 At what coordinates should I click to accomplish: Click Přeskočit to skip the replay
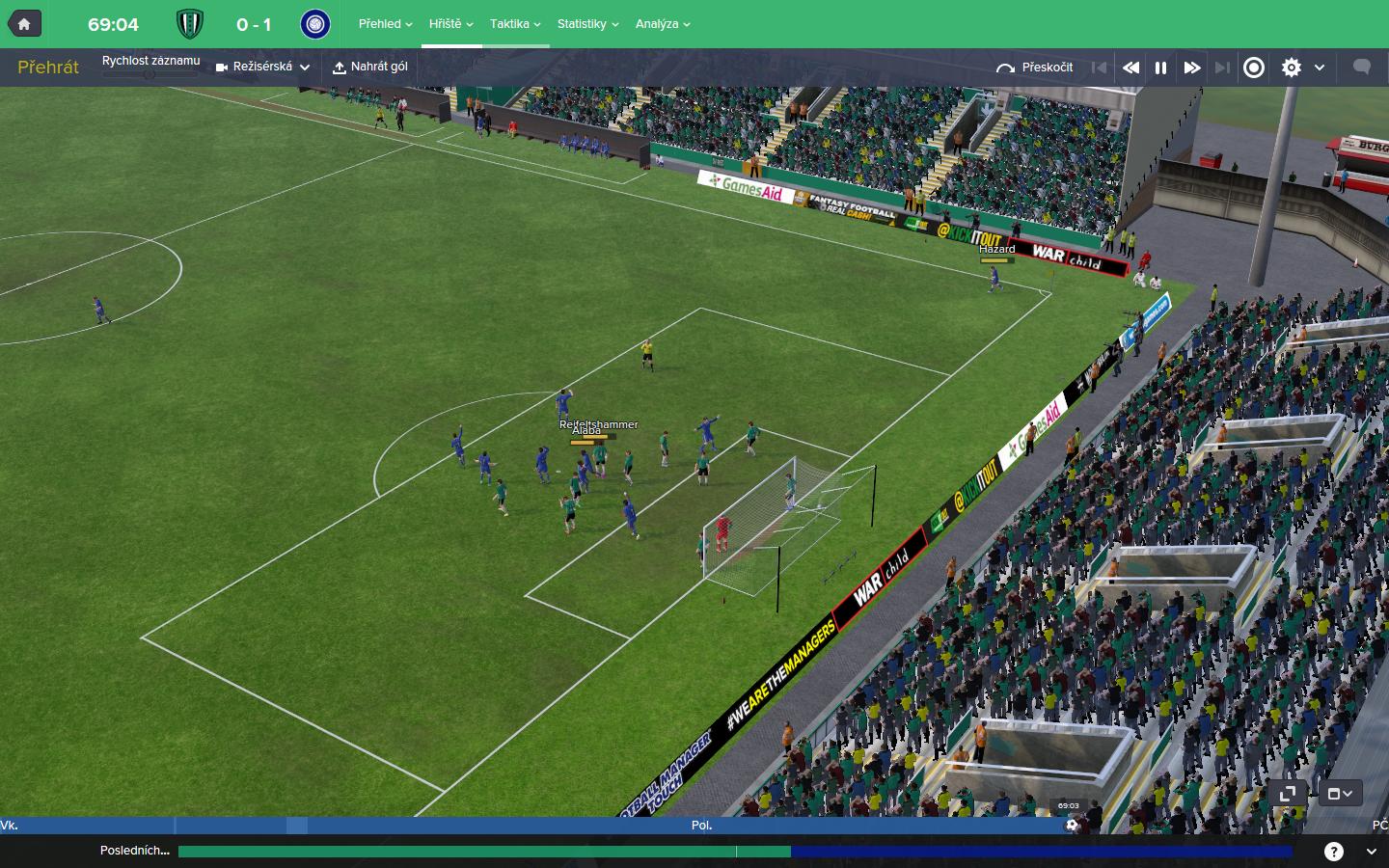[x=1035, y=68]
